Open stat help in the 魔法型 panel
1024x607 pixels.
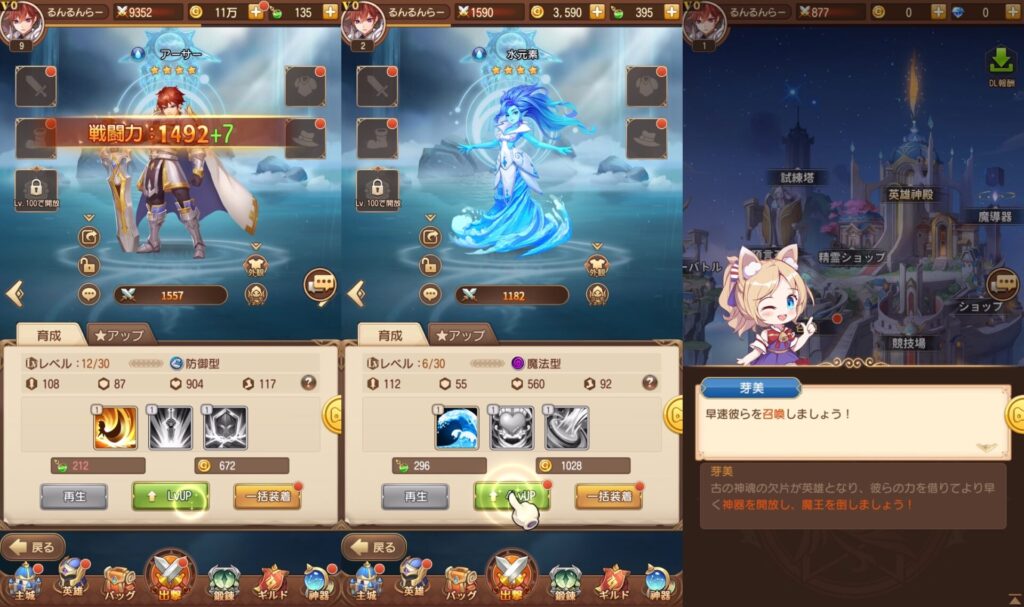coord(650,382)
